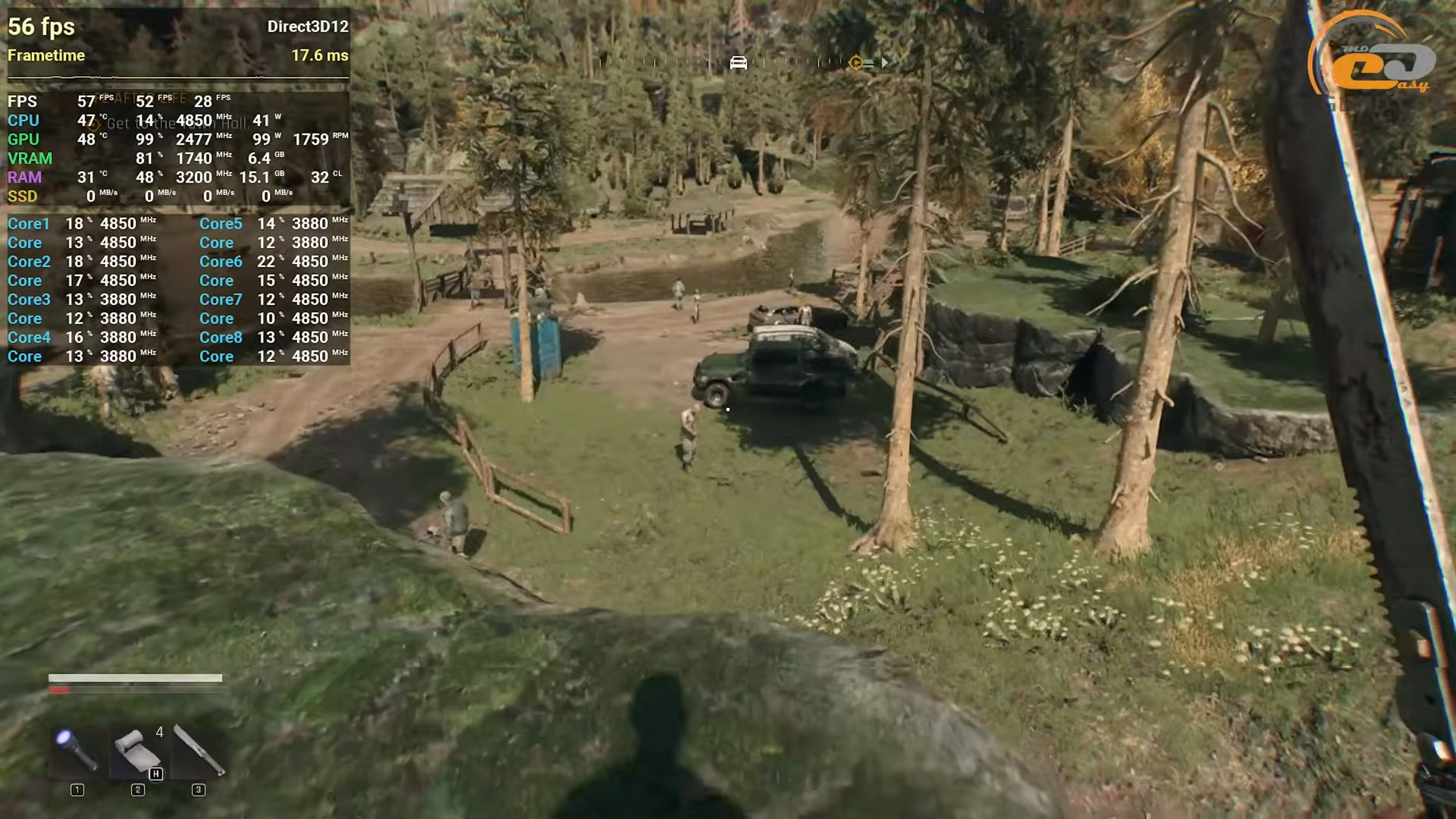Screen dimensions: 1456x819
Task: Select the orange objective marker on the compass
Action: point(856,63)
